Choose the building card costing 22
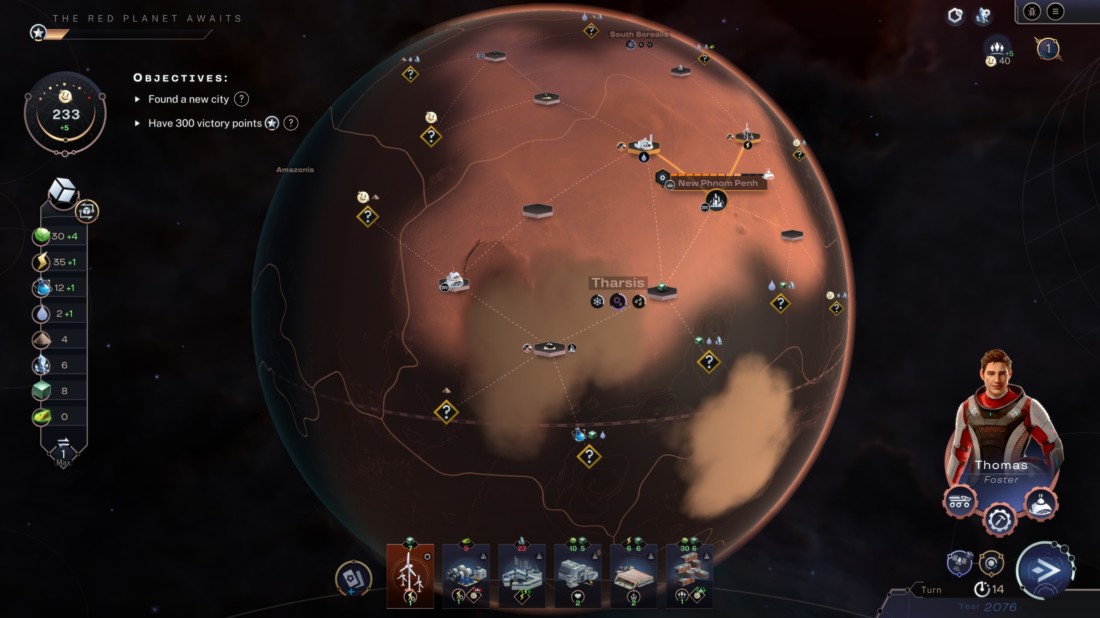1100x618 pixels. pos(522,575)
